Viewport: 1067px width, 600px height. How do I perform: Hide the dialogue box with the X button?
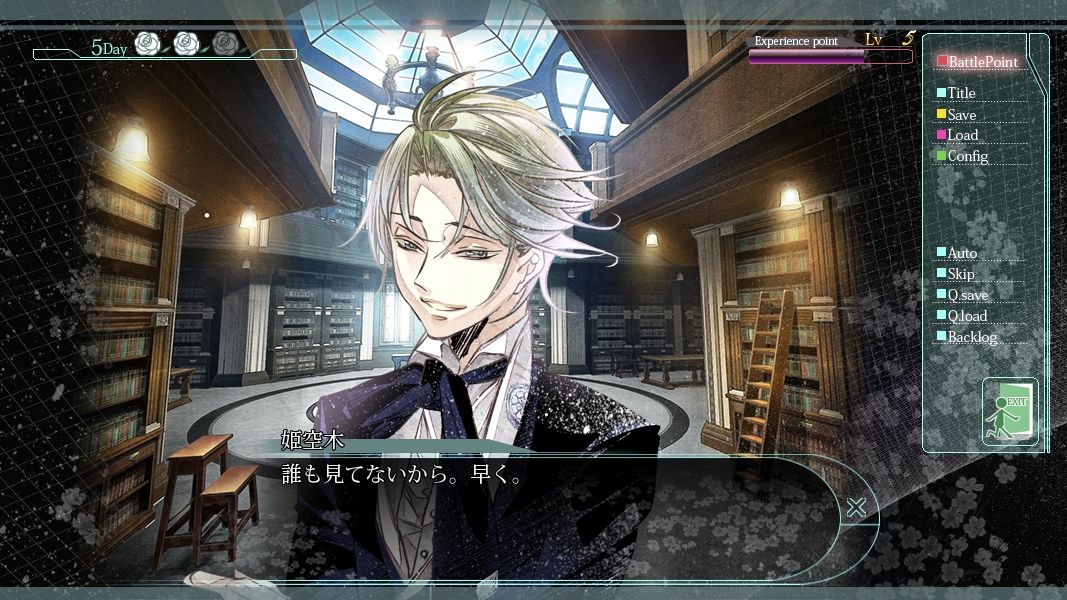pos(856,507)
